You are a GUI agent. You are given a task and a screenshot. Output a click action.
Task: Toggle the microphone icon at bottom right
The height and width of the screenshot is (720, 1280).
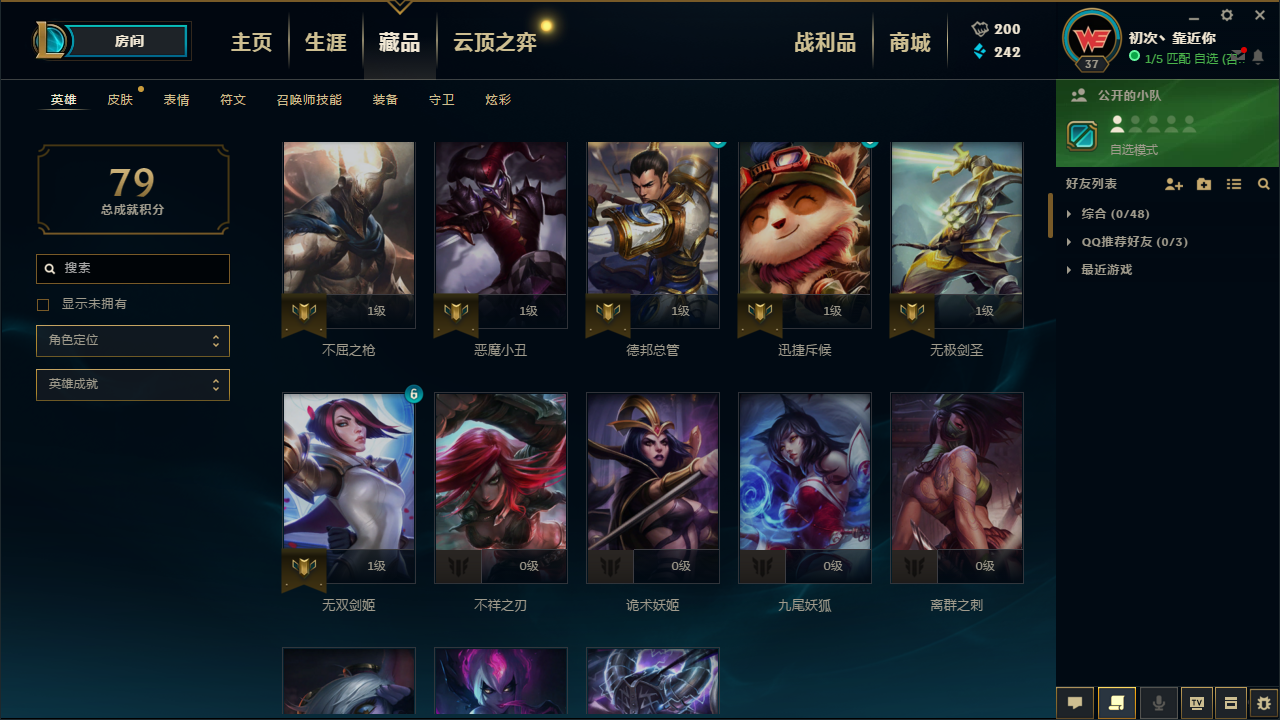pos(1158,702)
